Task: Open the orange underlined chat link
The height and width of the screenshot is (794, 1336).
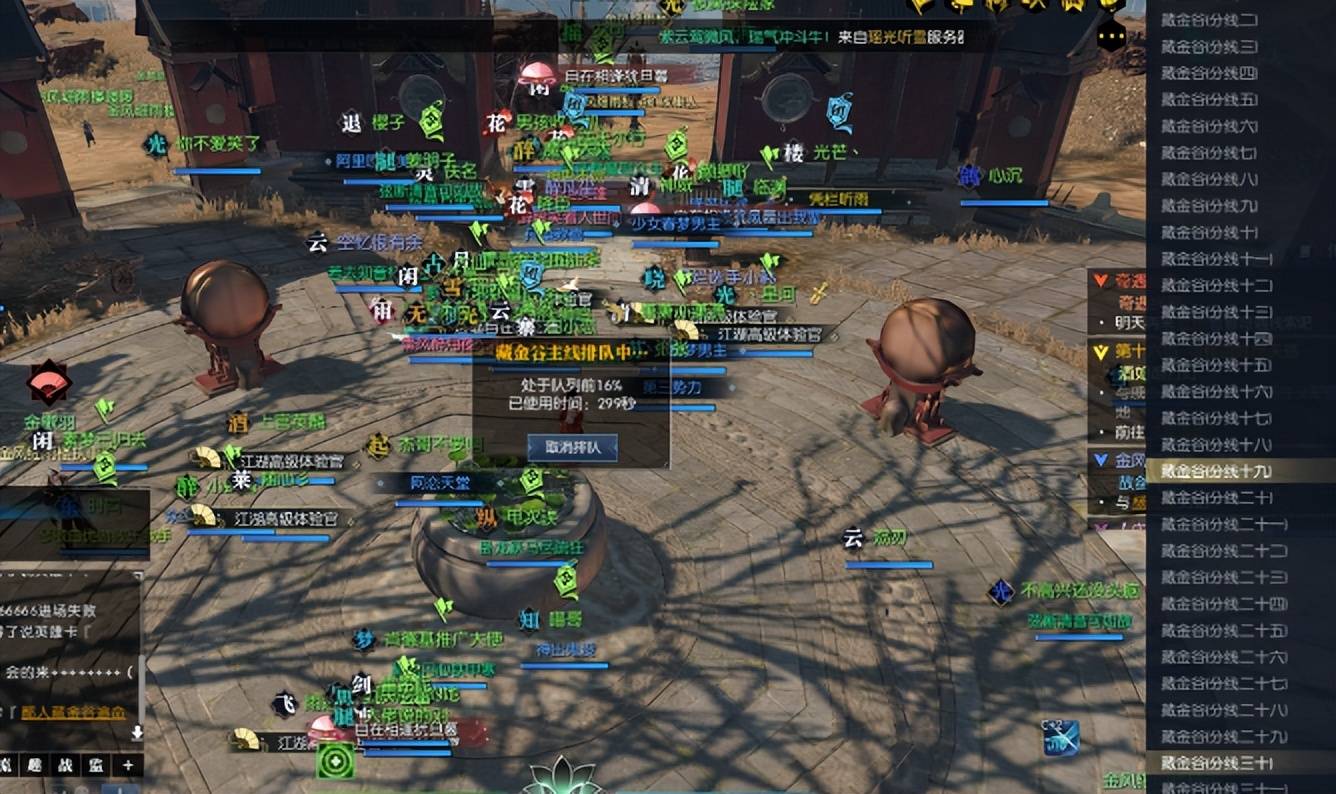Action: 74,713
